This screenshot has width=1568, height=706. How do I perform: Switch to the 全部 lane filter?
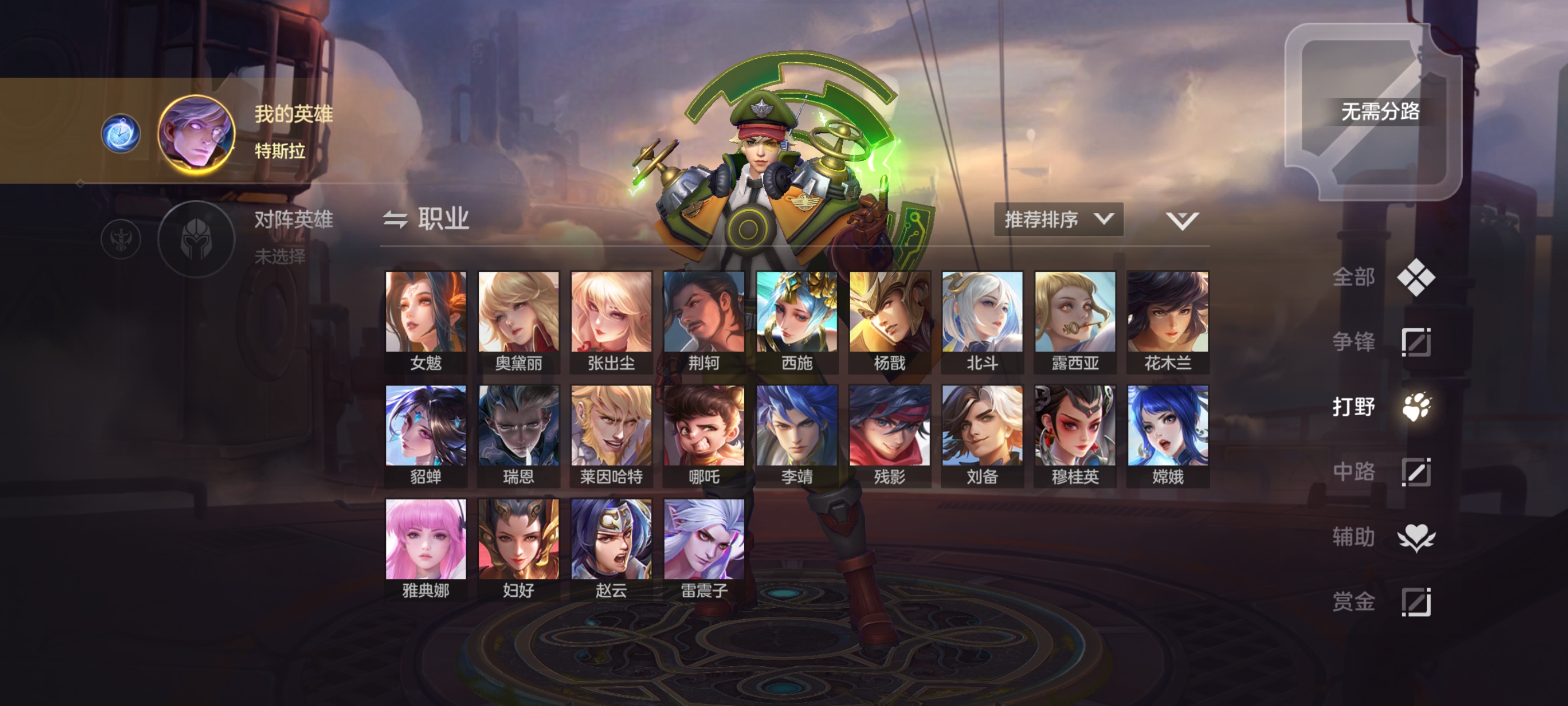1382,277
